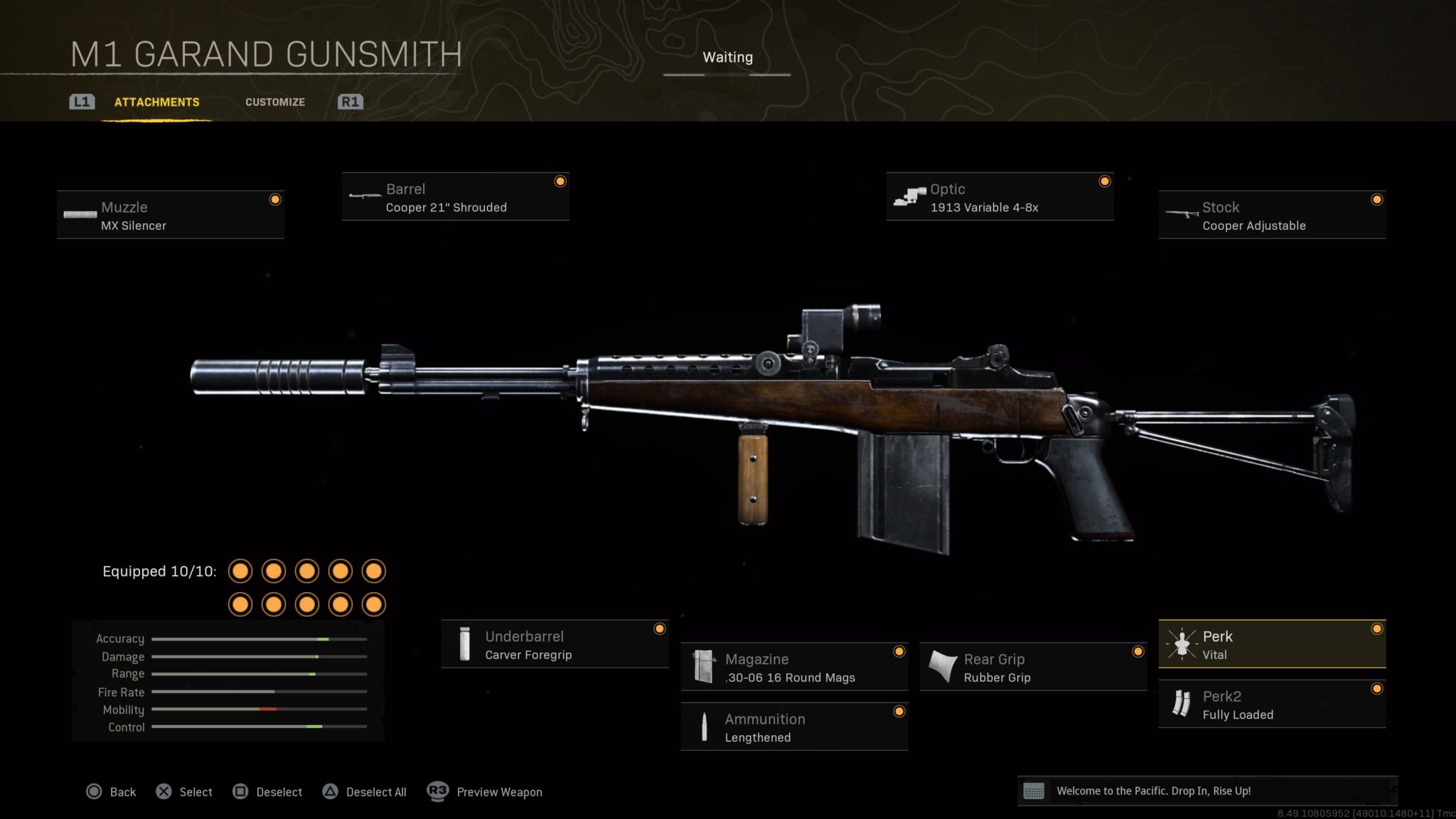Toggle the orange indicator on the Optic slot
Image resolution: width=1456 pixels, height=819 pixels.
click(x=1104, y=181)
